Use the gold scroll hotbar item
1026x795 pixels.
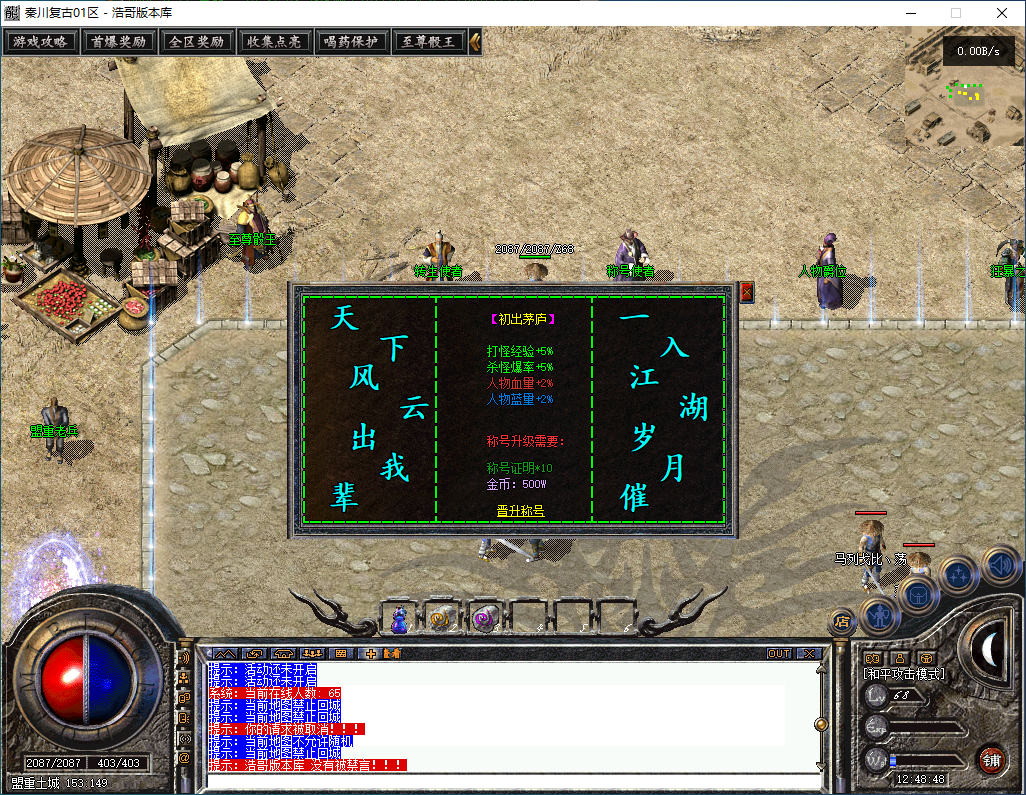click(439, 619)
